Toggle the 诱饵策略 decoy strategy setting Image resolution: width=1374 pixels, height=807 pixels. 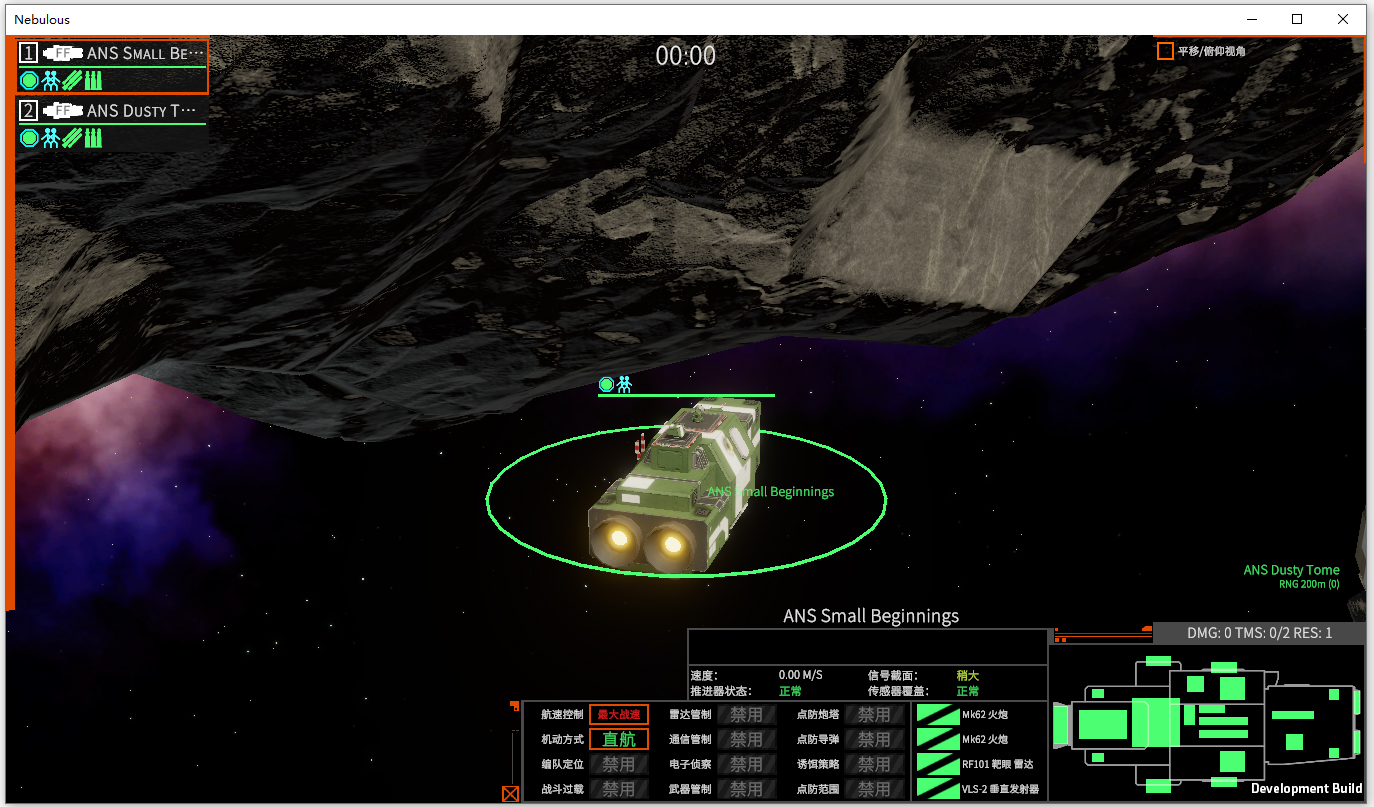(874, 764)
